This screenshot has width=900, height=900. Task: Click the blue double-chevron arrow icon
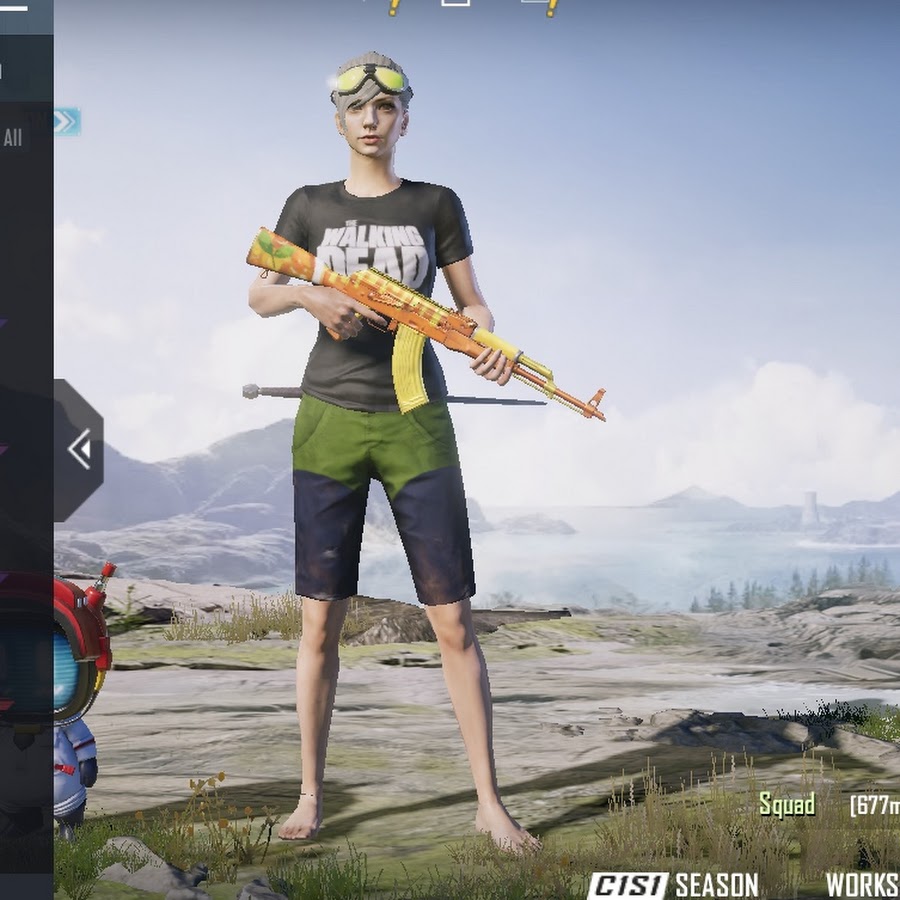66,122
